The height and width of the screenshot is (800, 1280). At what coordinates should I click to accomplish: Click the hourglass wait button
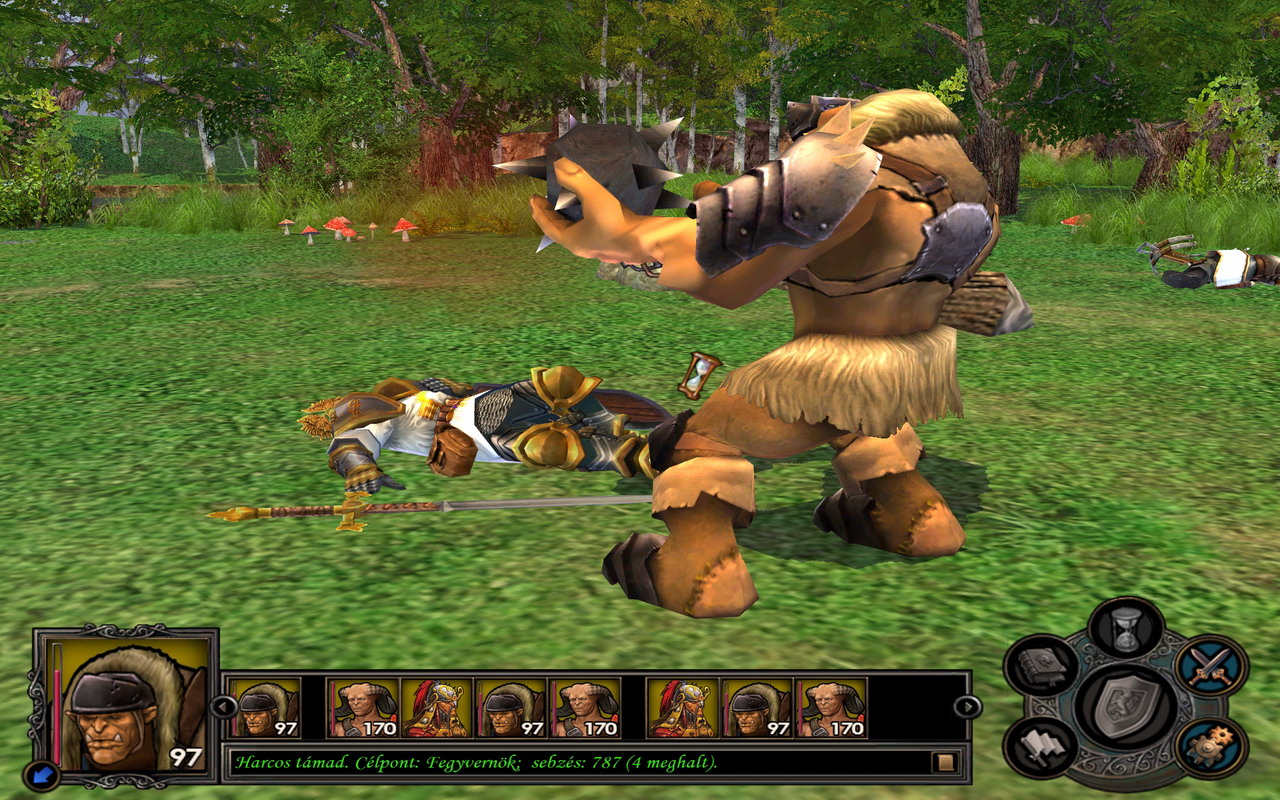click(1126, 628)
